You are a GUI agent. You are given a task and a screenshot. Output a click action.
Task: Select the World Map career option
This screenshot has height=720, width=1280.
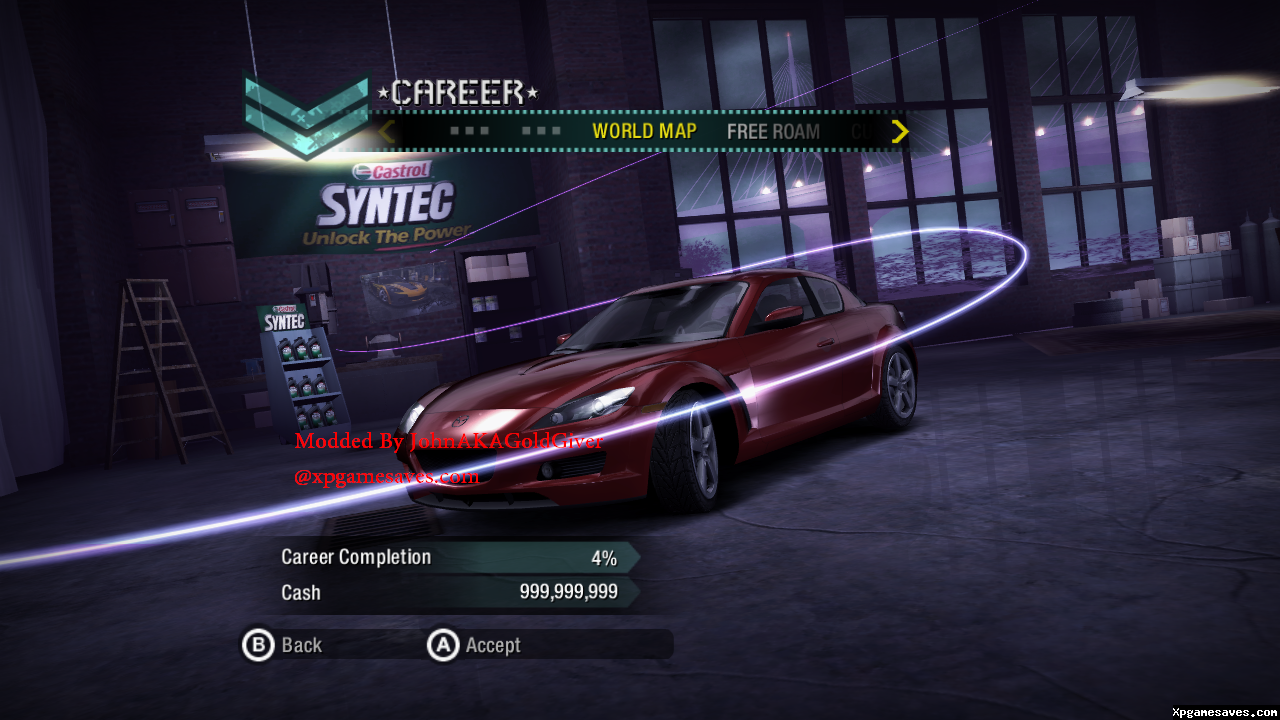pyautogui.click(x=644, y=131)
